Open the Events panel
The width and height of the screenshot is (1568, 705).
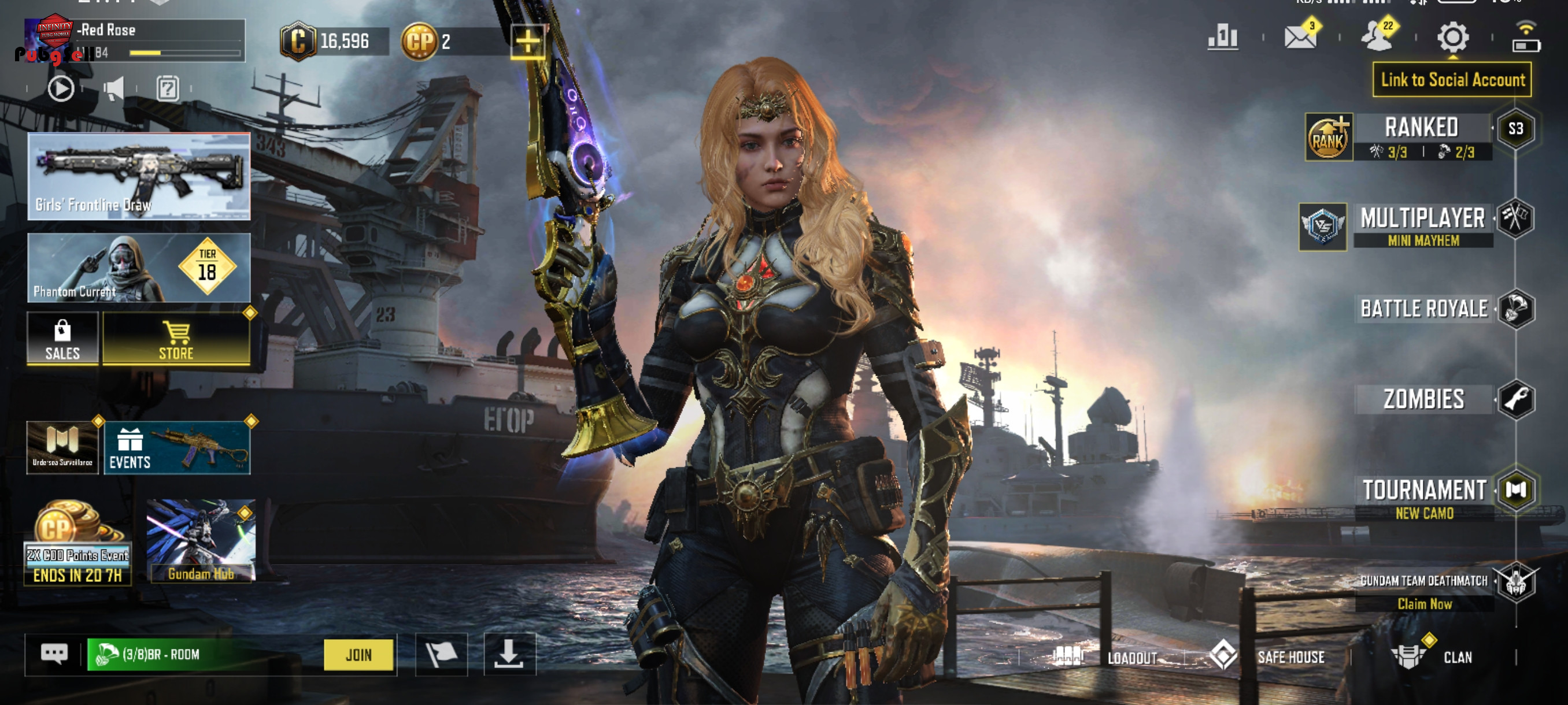pos(176,448)
